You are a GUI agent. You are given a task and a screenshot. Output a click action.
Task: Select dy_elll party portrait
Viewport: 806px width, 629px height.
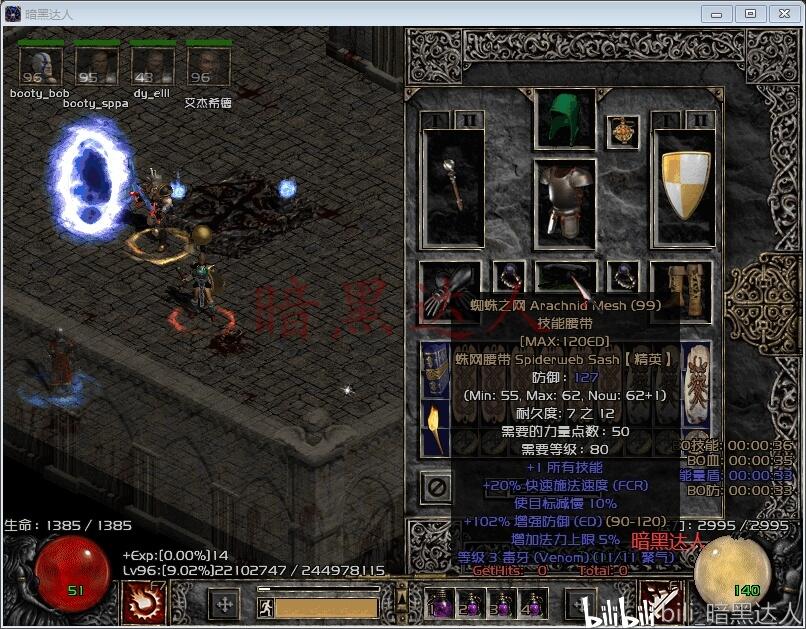pyautogui.click(x=152, y=67)
